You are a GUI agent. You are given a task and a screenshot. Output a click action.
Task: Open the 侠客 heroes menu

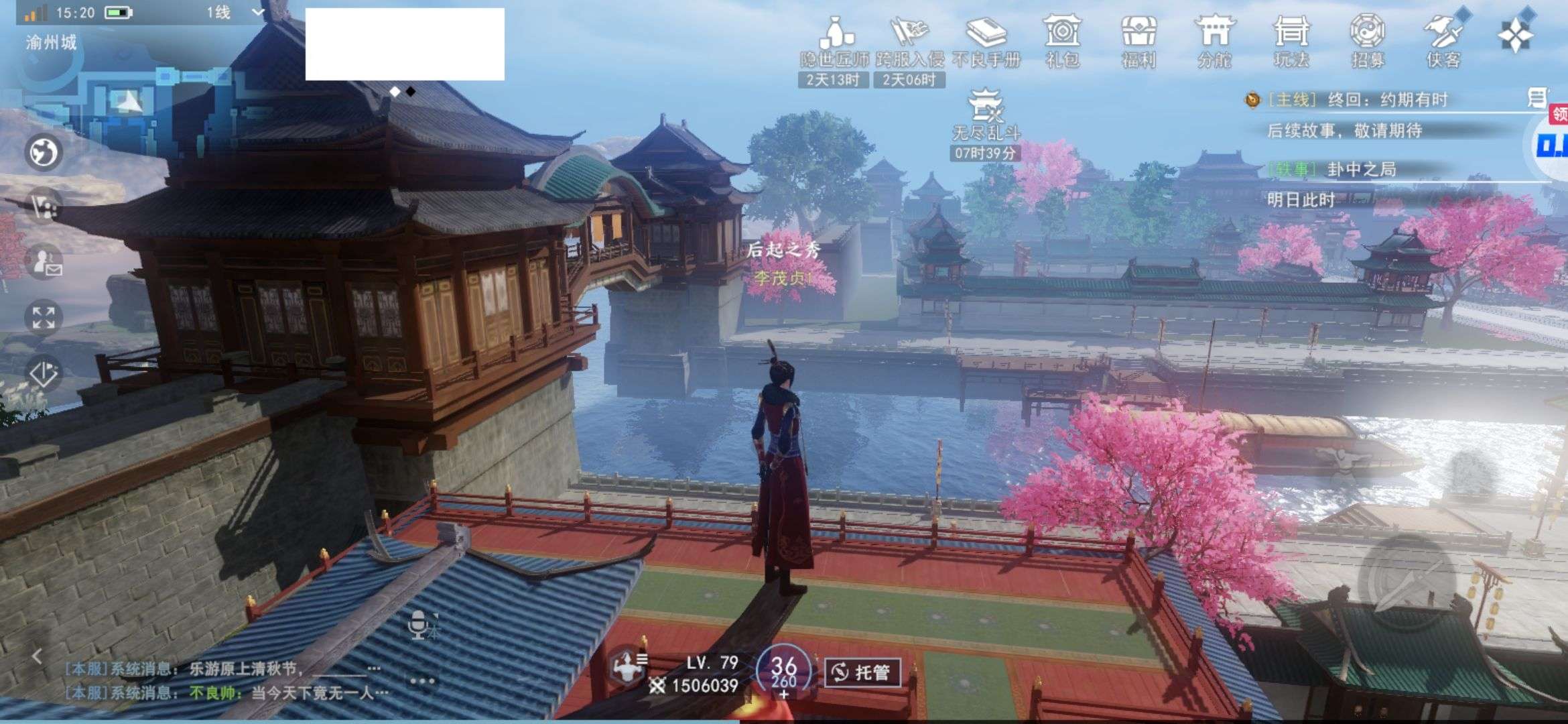point(1444,42)
